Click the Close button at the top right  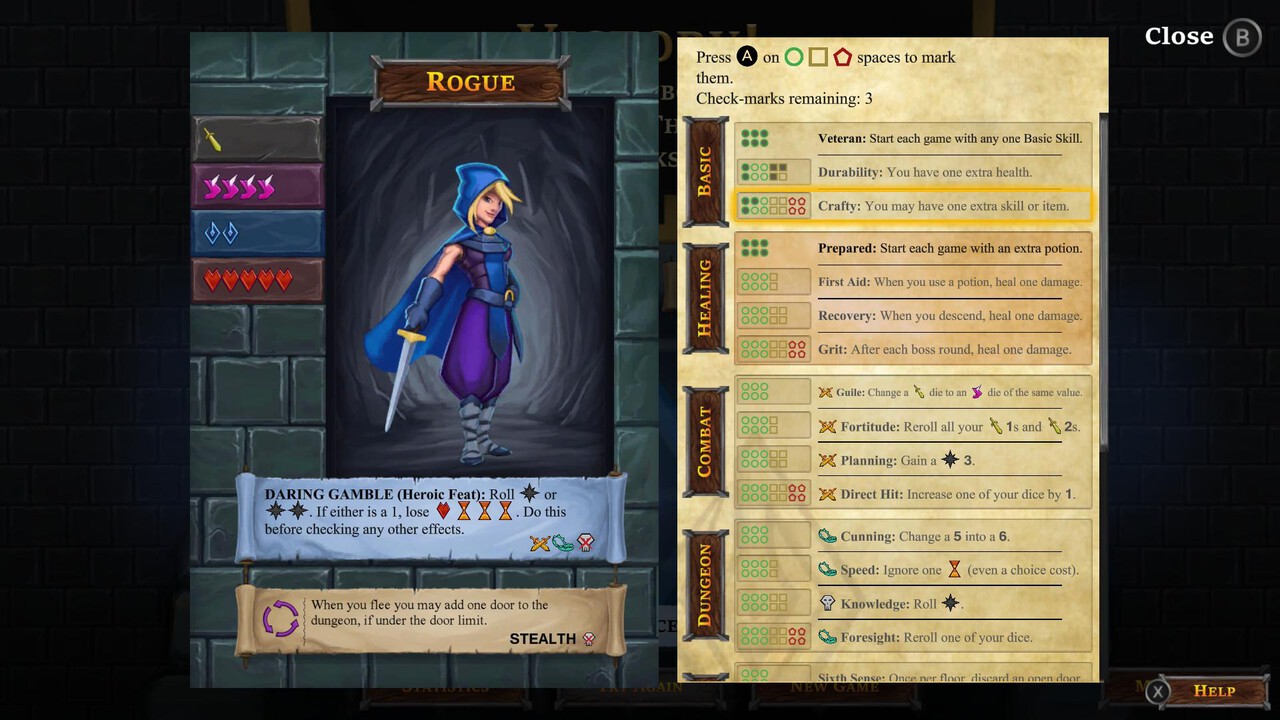[x=1179, y=36]
